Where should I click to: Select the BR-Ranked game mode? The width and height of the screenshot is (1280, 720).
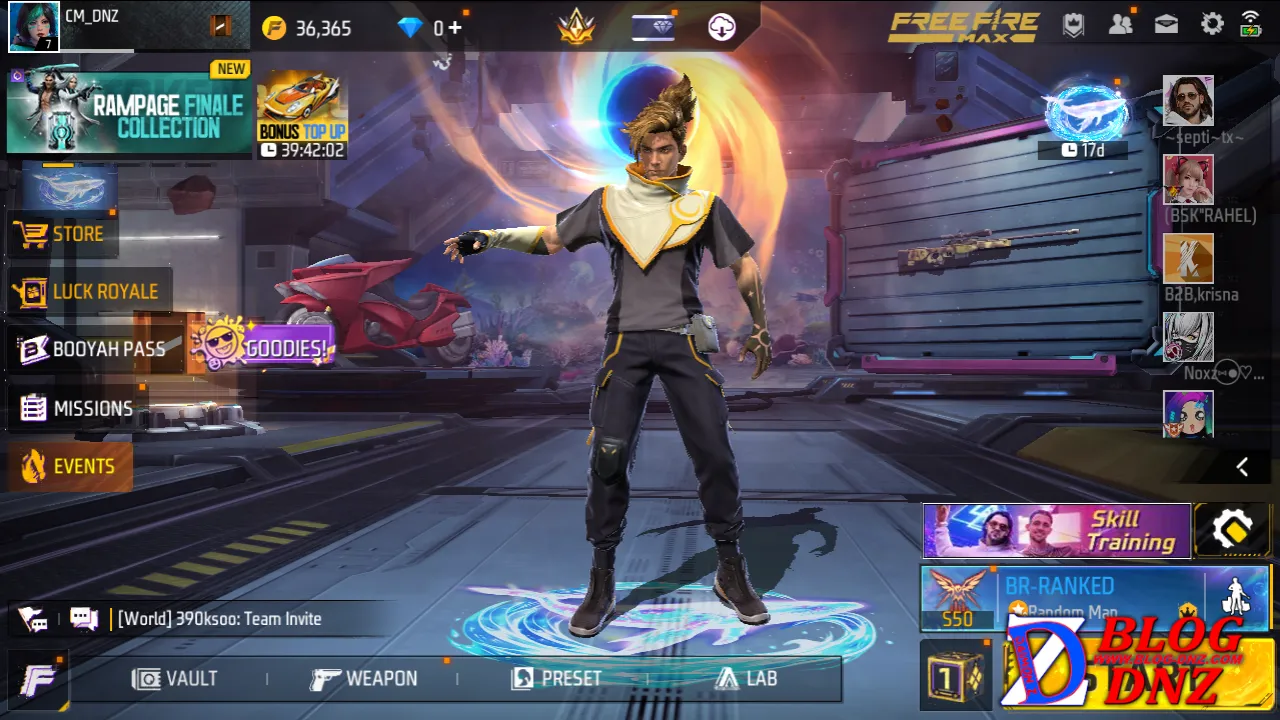[x=1060, y=598]
